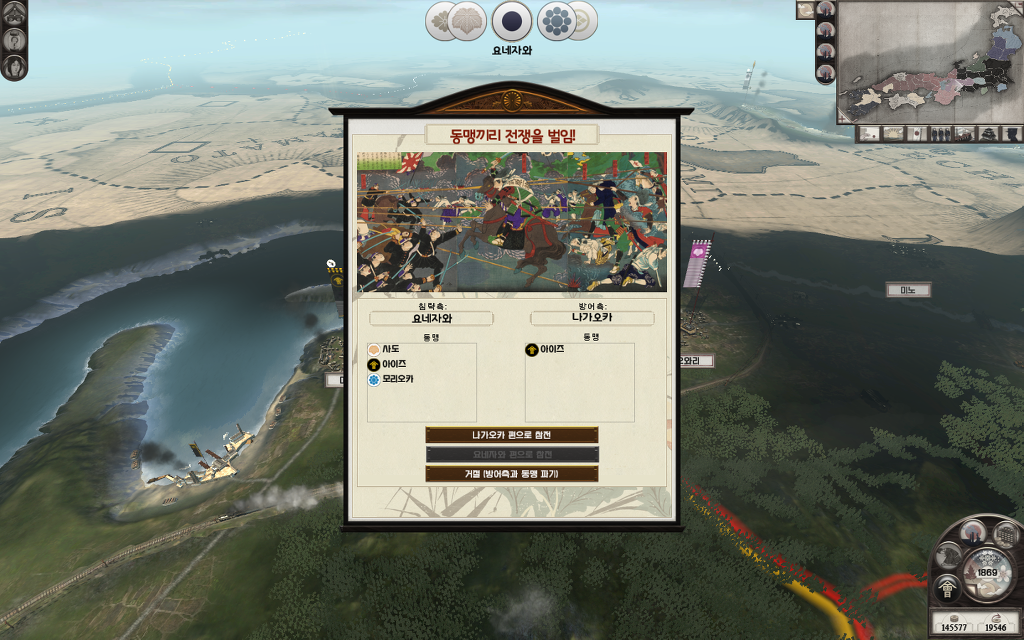Decline and break alliance with defender
The width and height of the screenshot is (1024, 640).
(x=511, y=473)
